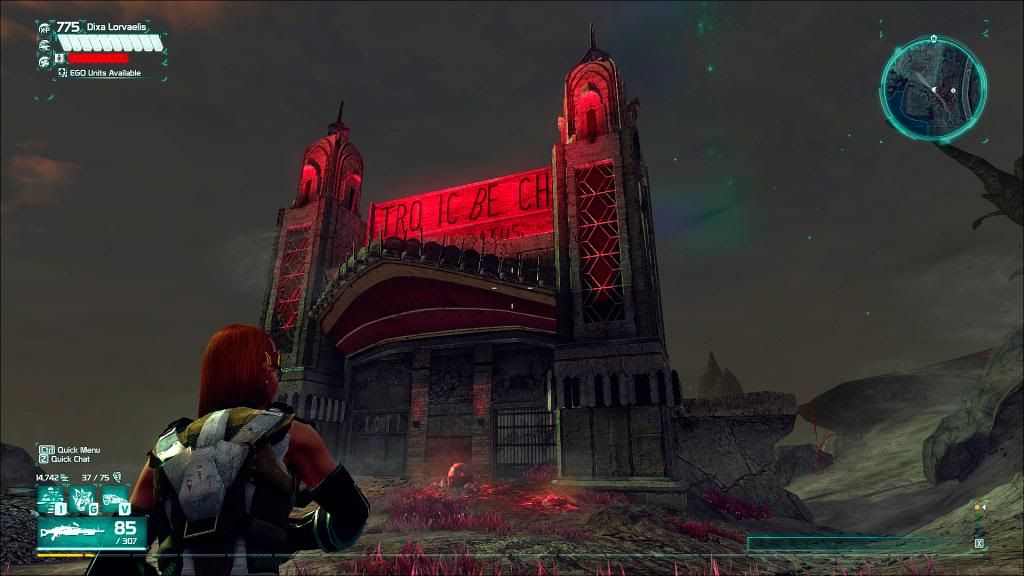Select the grenade slot
The height and width of the screenshot is (576, 1024).
pos(83,499)
